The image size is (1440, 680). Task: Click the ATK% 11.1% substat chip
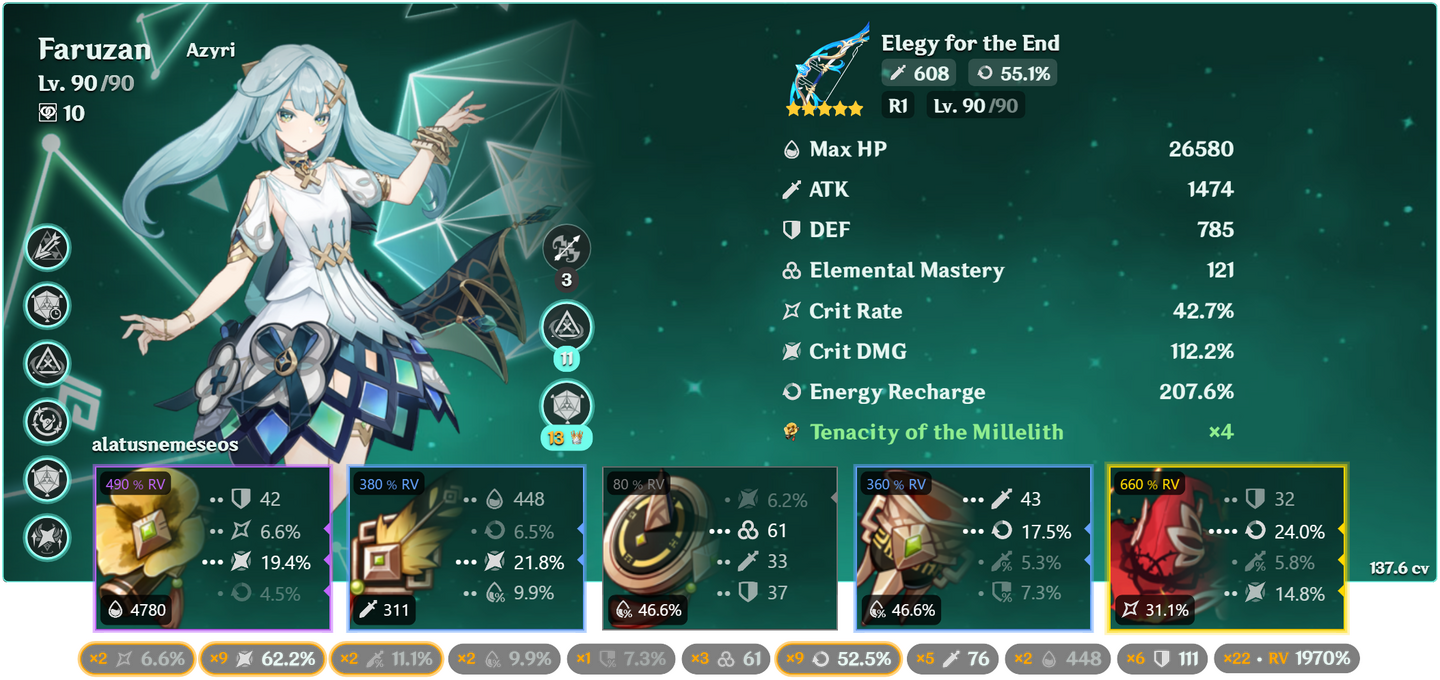tap(388, 659)
